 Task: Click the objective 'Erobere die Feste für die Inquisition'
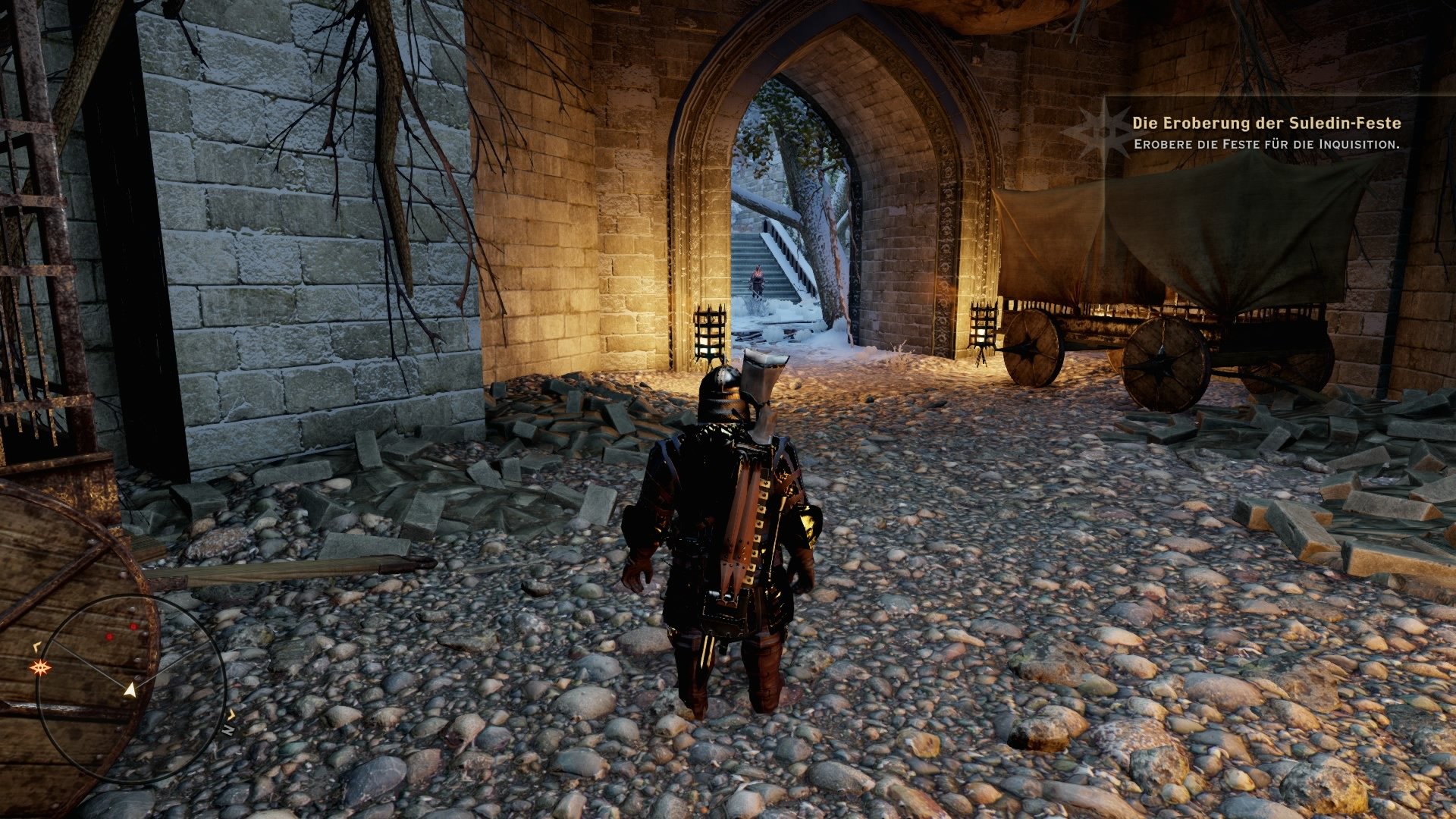(1266, 143)
